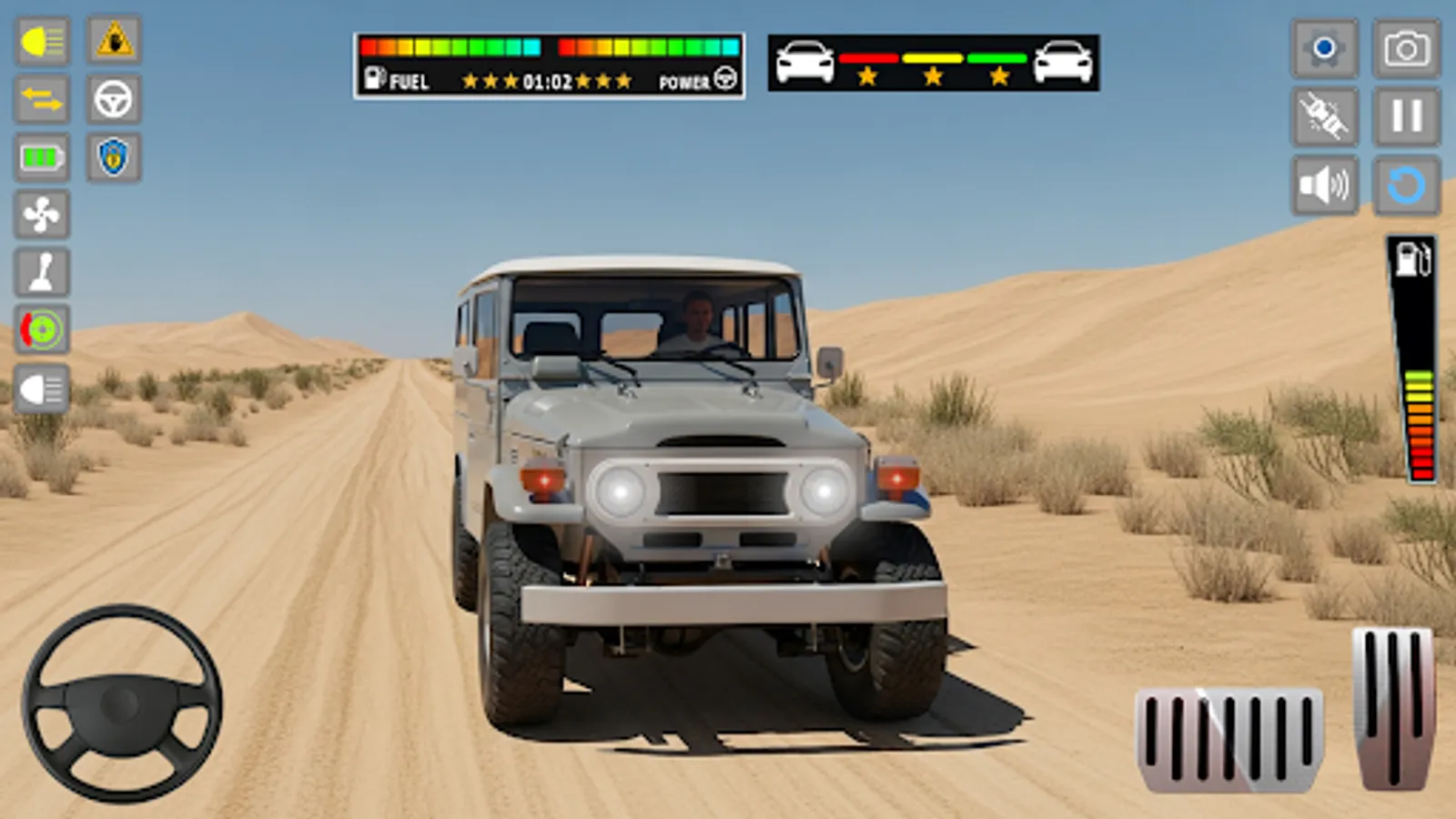The width and height of the screenshot is (1456, 819).
Task: Toggle the hazard warning triangle
Action: [111, 42]
